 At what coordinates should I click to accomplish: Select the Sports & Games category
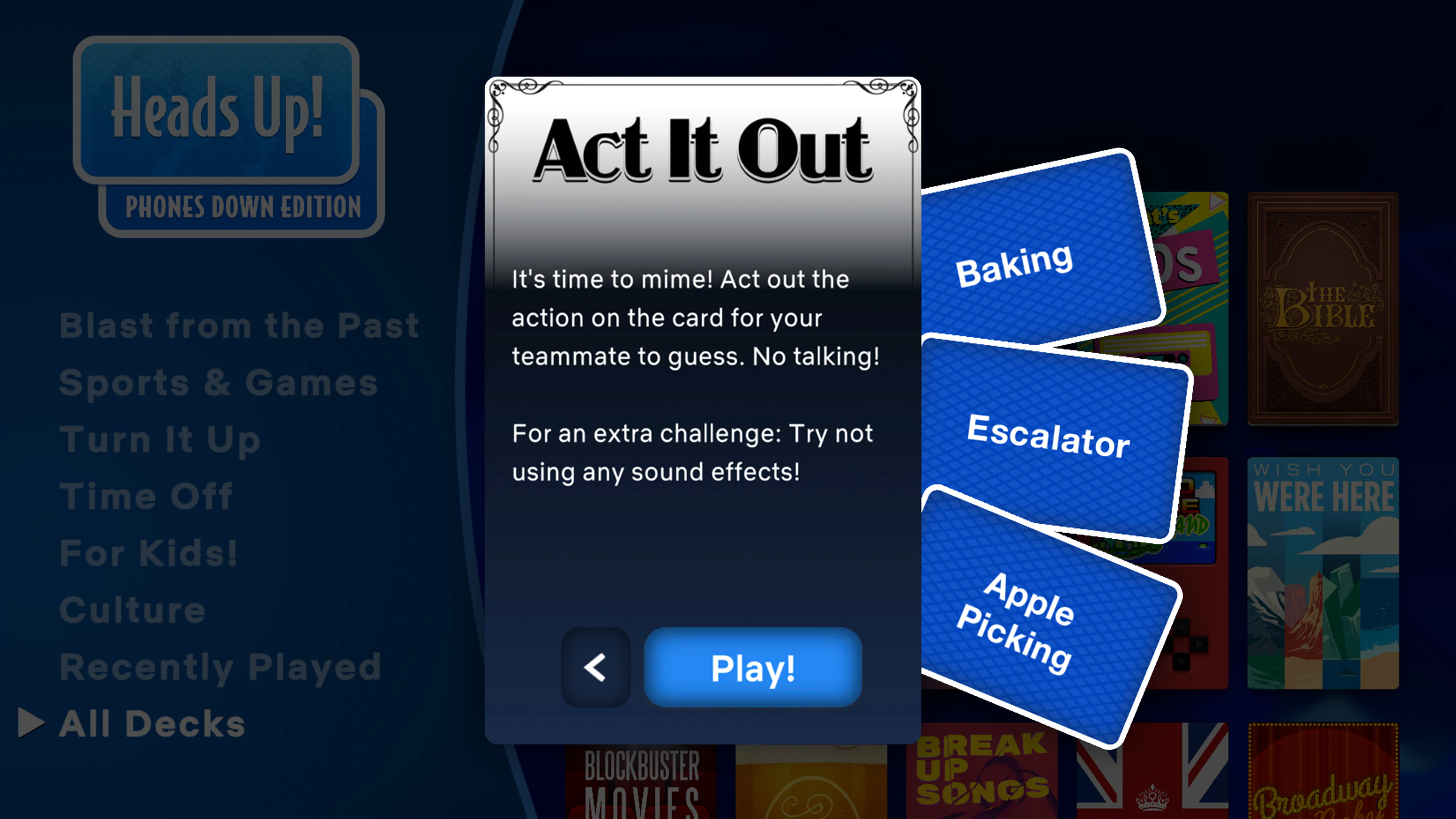218,381
